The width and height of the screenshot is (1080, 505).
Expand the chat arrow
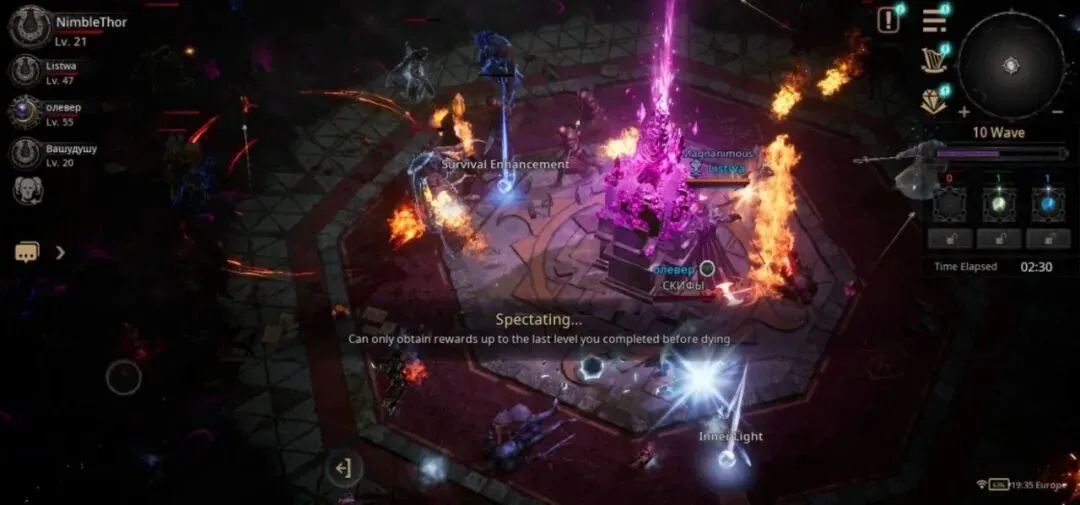point(60,252)
